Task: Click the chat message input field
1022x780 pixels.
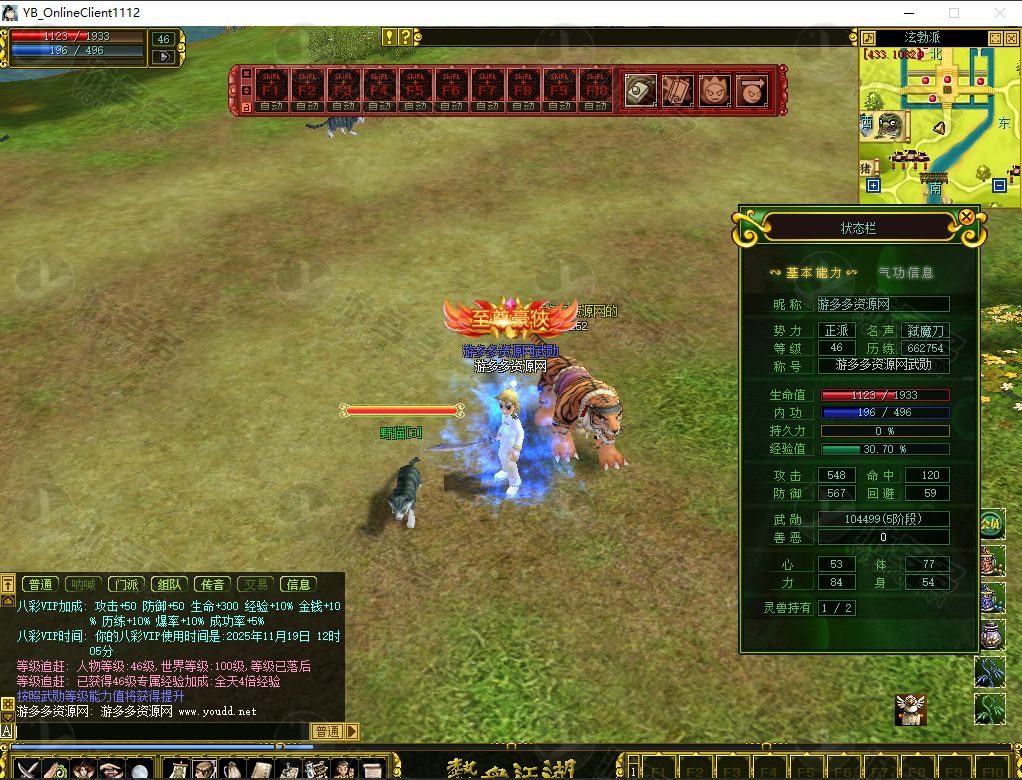Action: click(160, 731)
